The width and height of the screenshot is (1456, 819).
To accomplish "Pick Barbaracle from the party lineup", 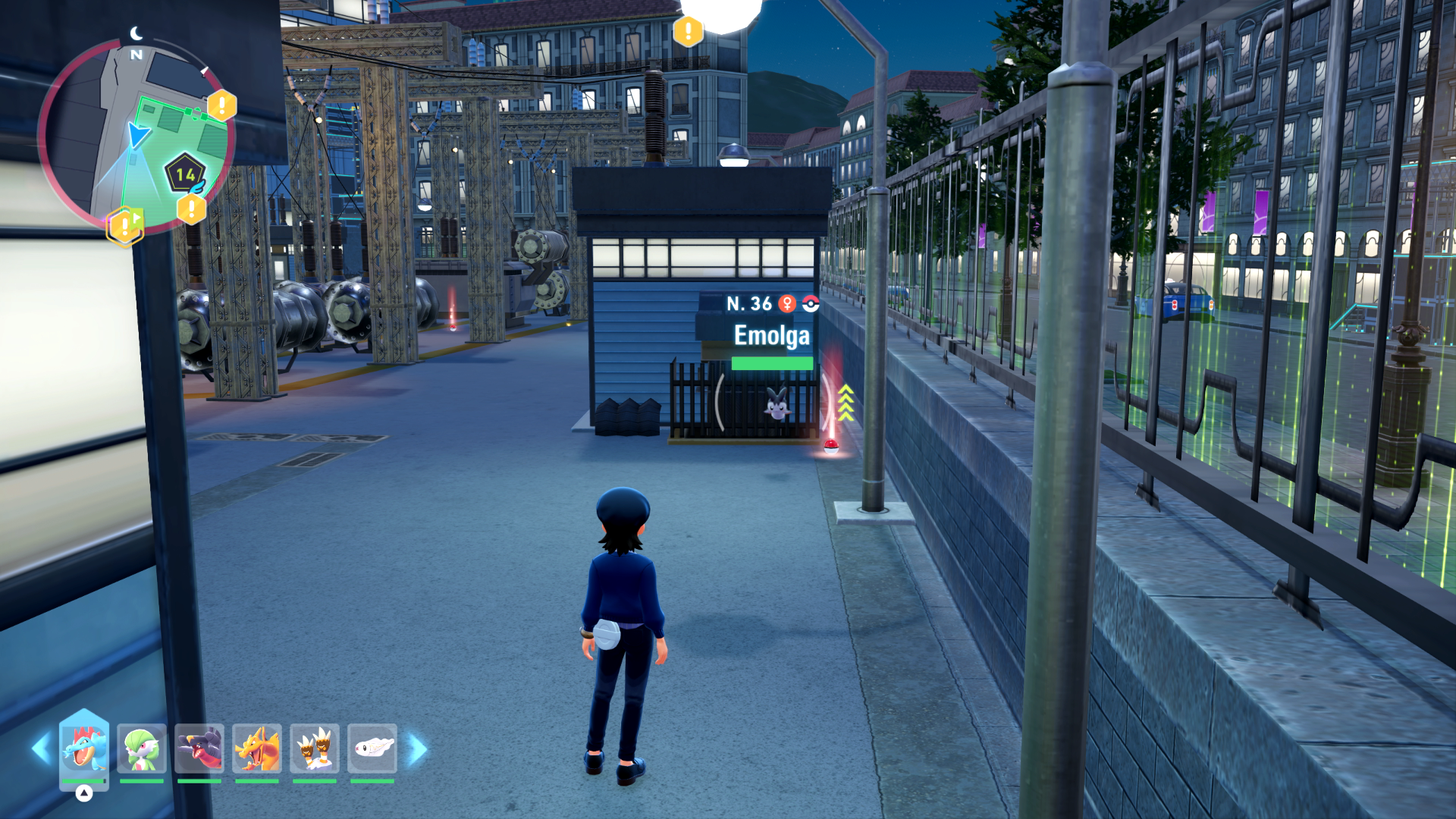I will pyautogui.click(x=315, y=748).
